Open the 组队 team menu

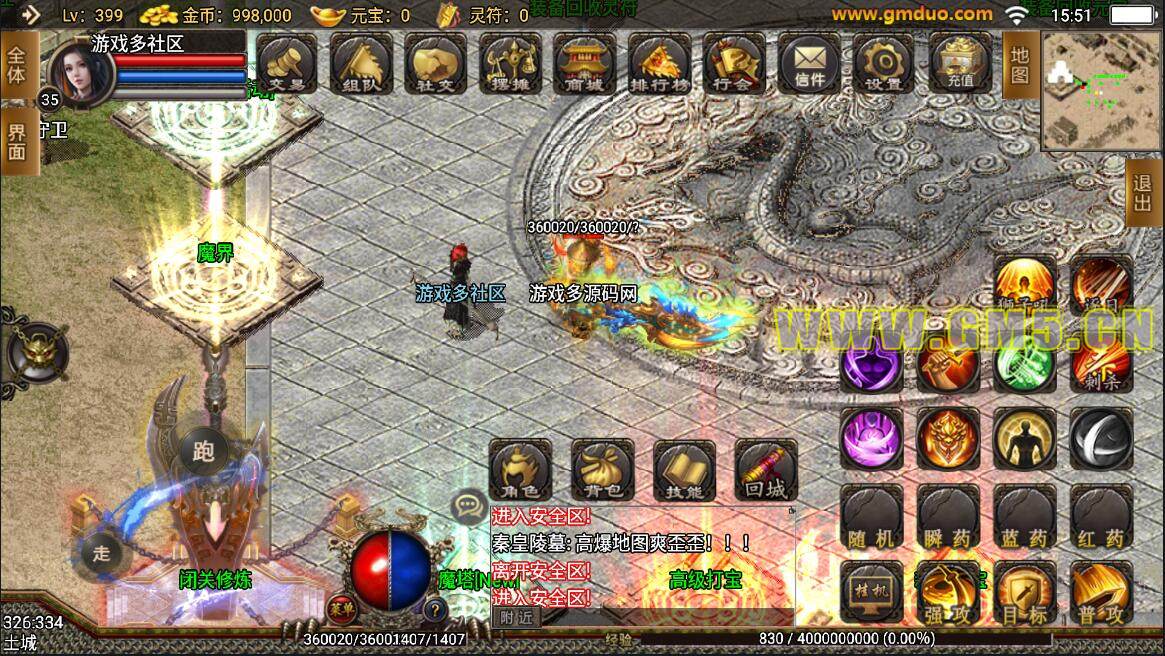pyautogui.click(x=360, y=63)
